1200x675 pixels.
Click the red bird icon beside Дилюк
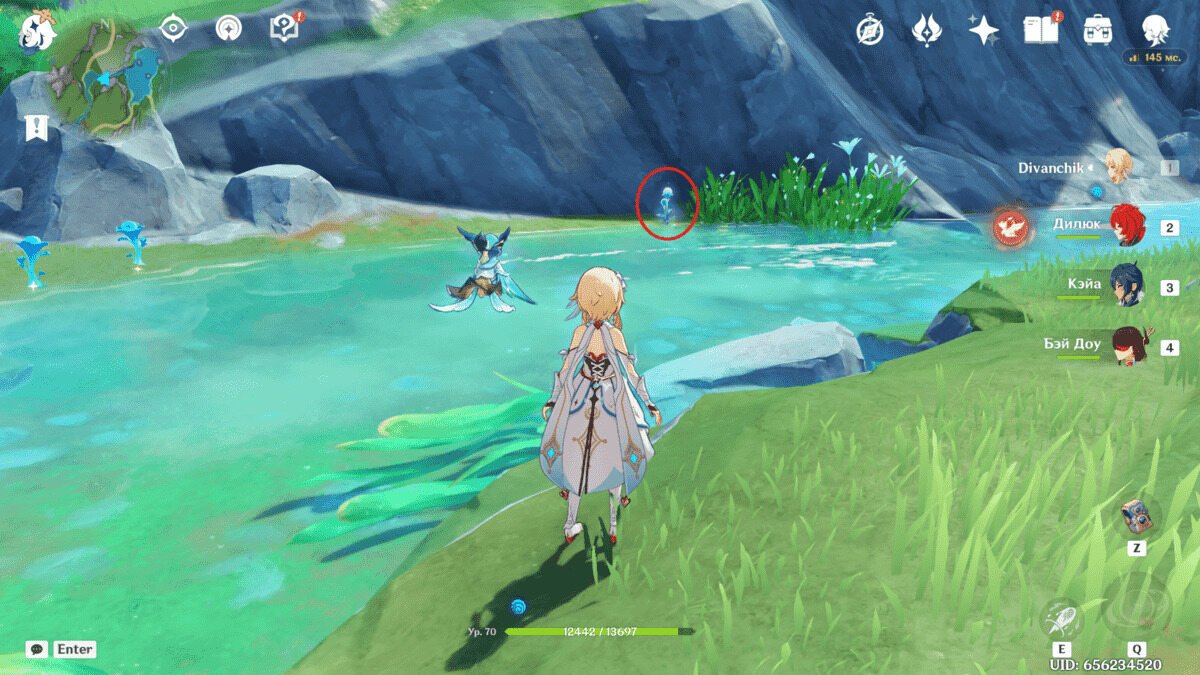pos(1010,228)
